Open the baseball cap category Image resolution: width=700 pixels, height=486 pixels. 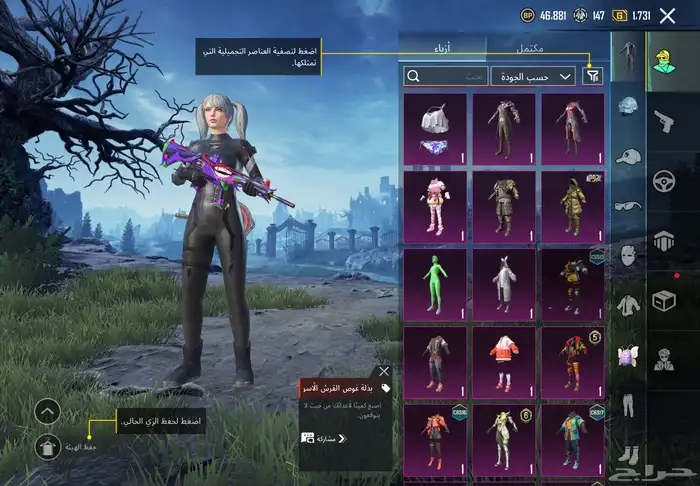pyautogui.click(x=627, y=157)
